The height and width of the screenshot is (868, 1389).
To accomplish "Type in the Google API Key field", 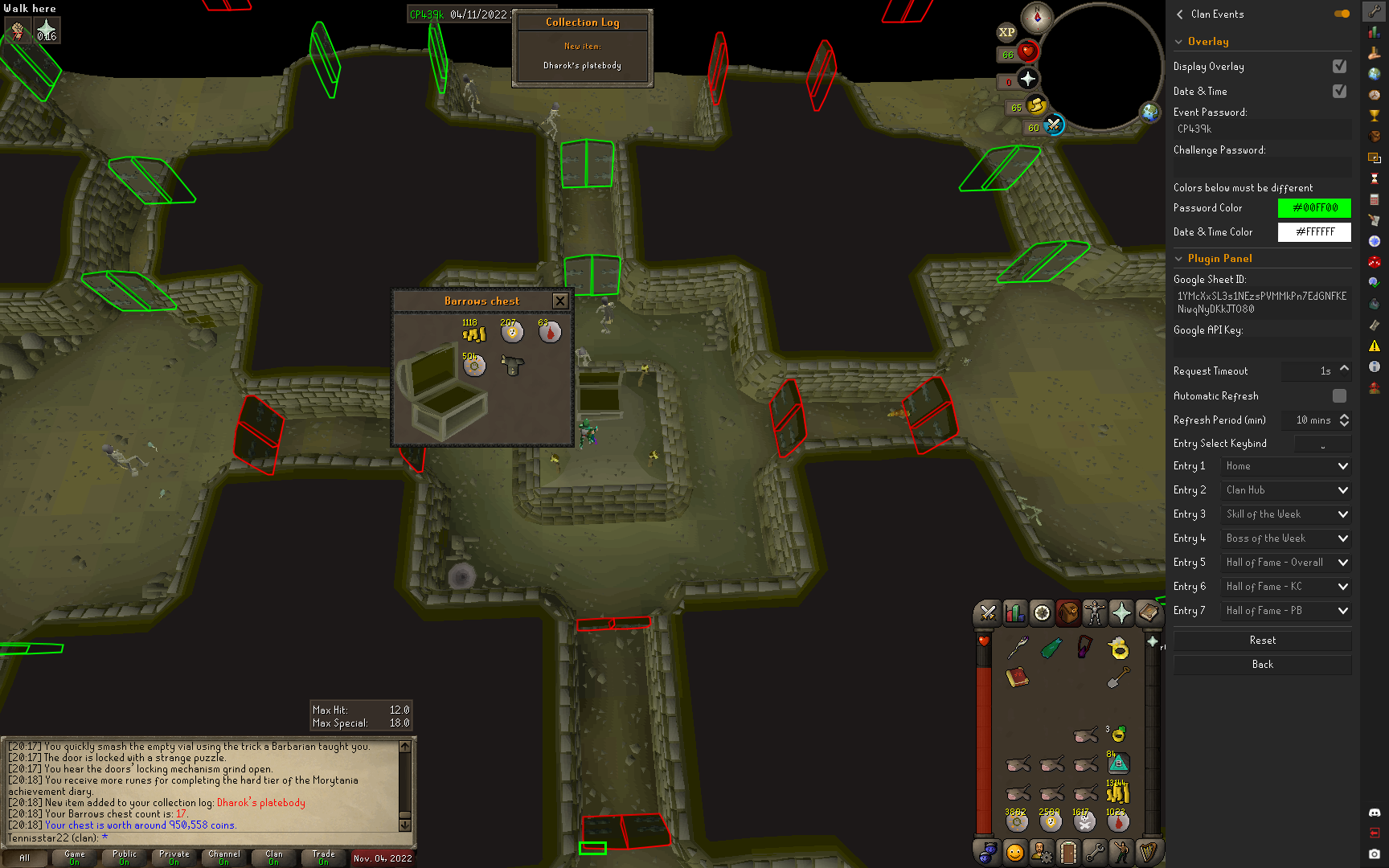I will (x=1262, y=347).
